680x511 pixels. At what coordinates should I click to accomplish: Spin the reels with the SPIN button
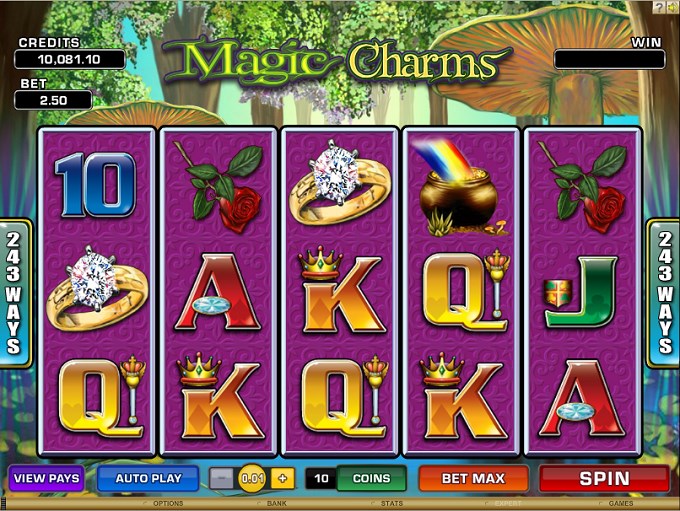604,478
